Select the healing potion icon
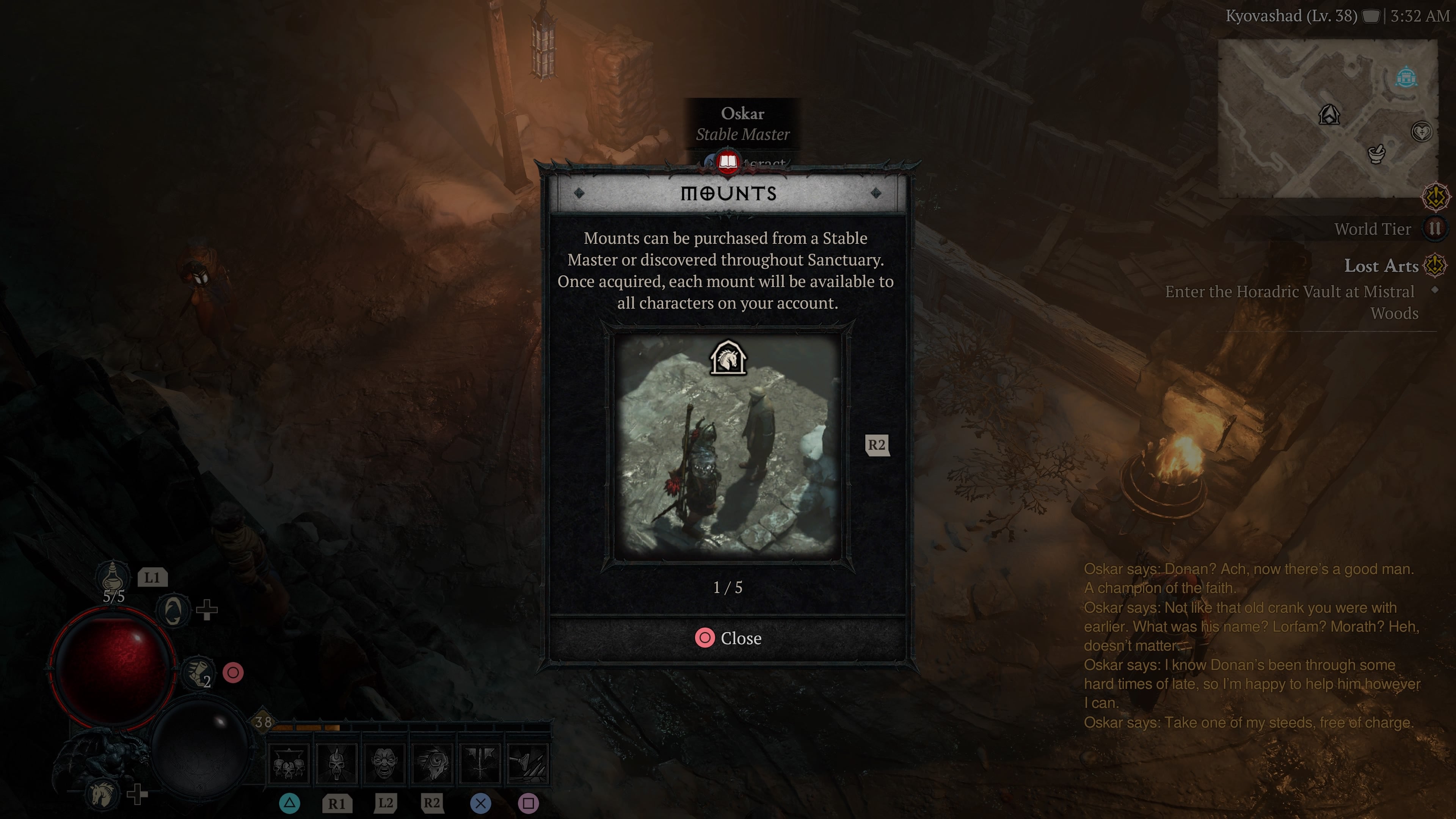This screenshot has width=1456, height=819. pyautogui.click(x=113, y=576)
